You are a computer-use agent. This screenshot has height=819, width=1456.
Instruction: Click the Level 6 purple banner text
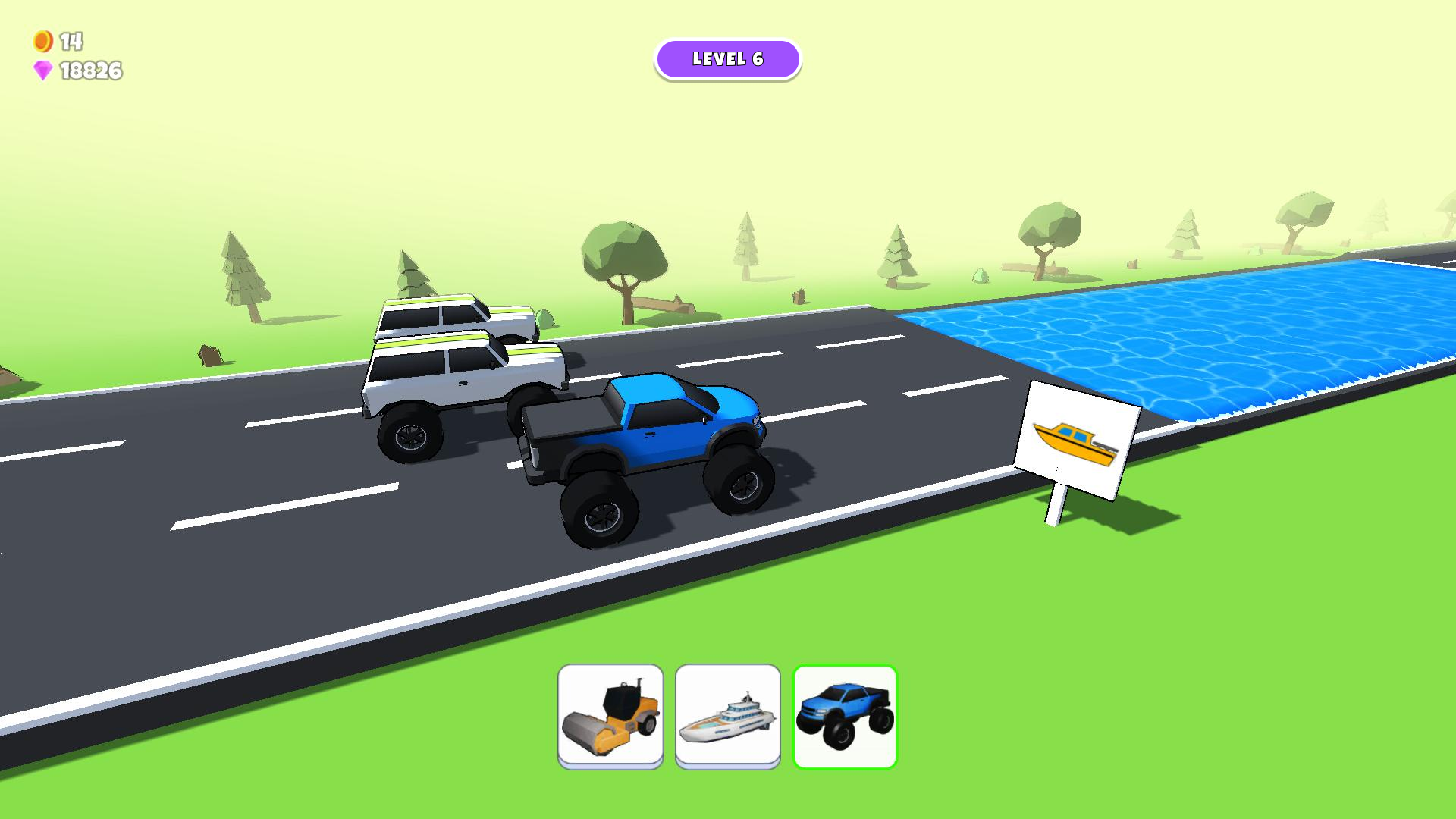coord(728,58)
